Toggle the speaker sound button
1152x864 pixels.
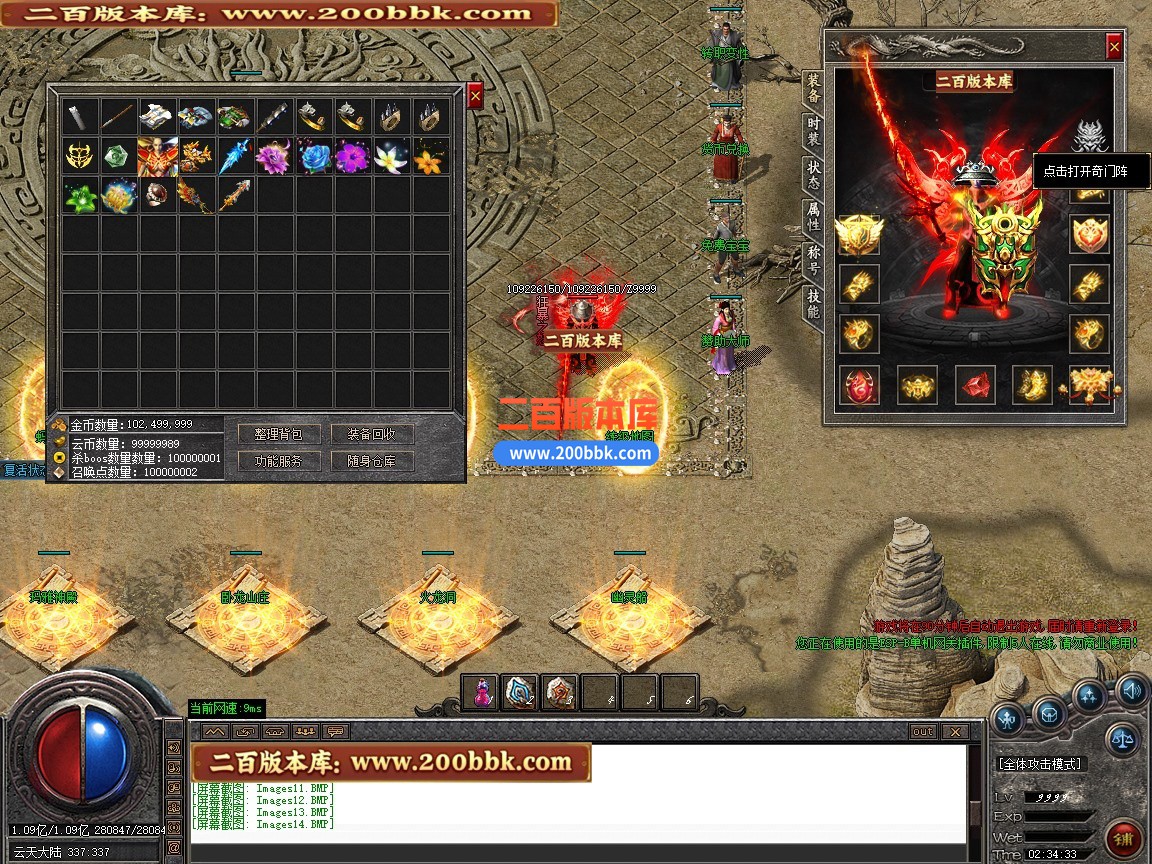tap(1132, 689)
